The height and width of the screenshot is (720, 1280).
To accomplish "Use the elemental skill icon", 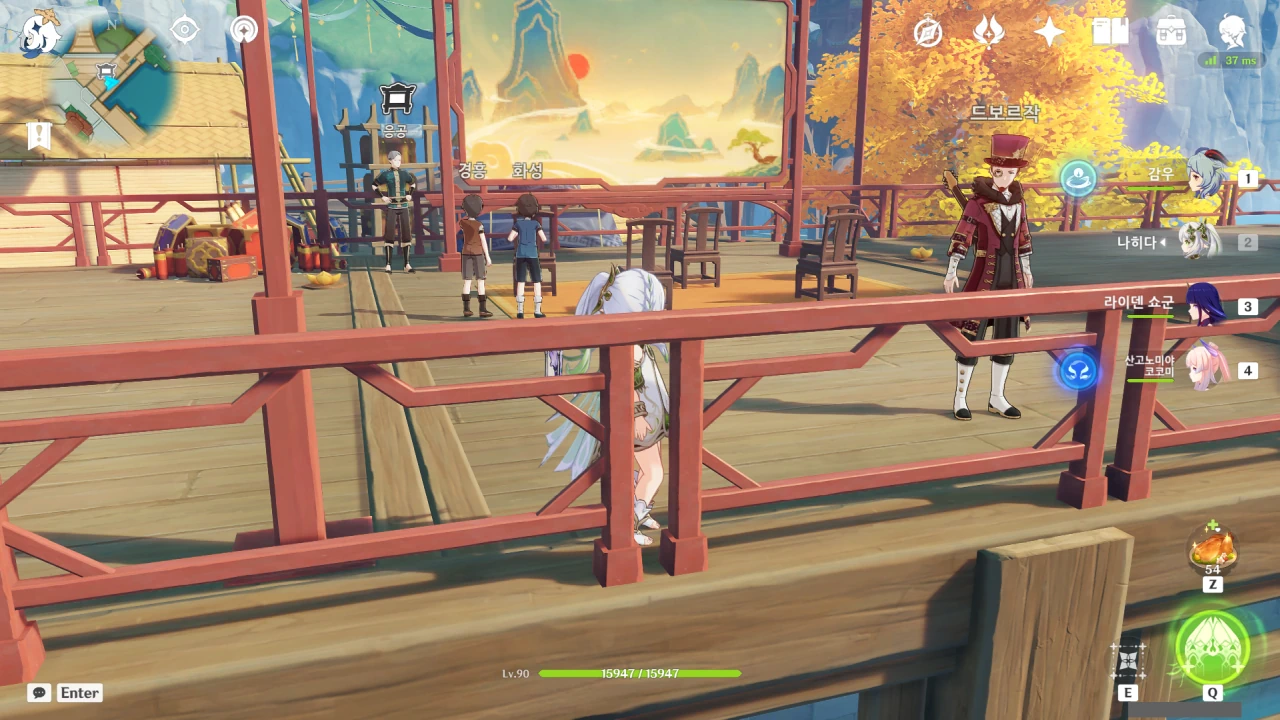I will (1128, 660).
